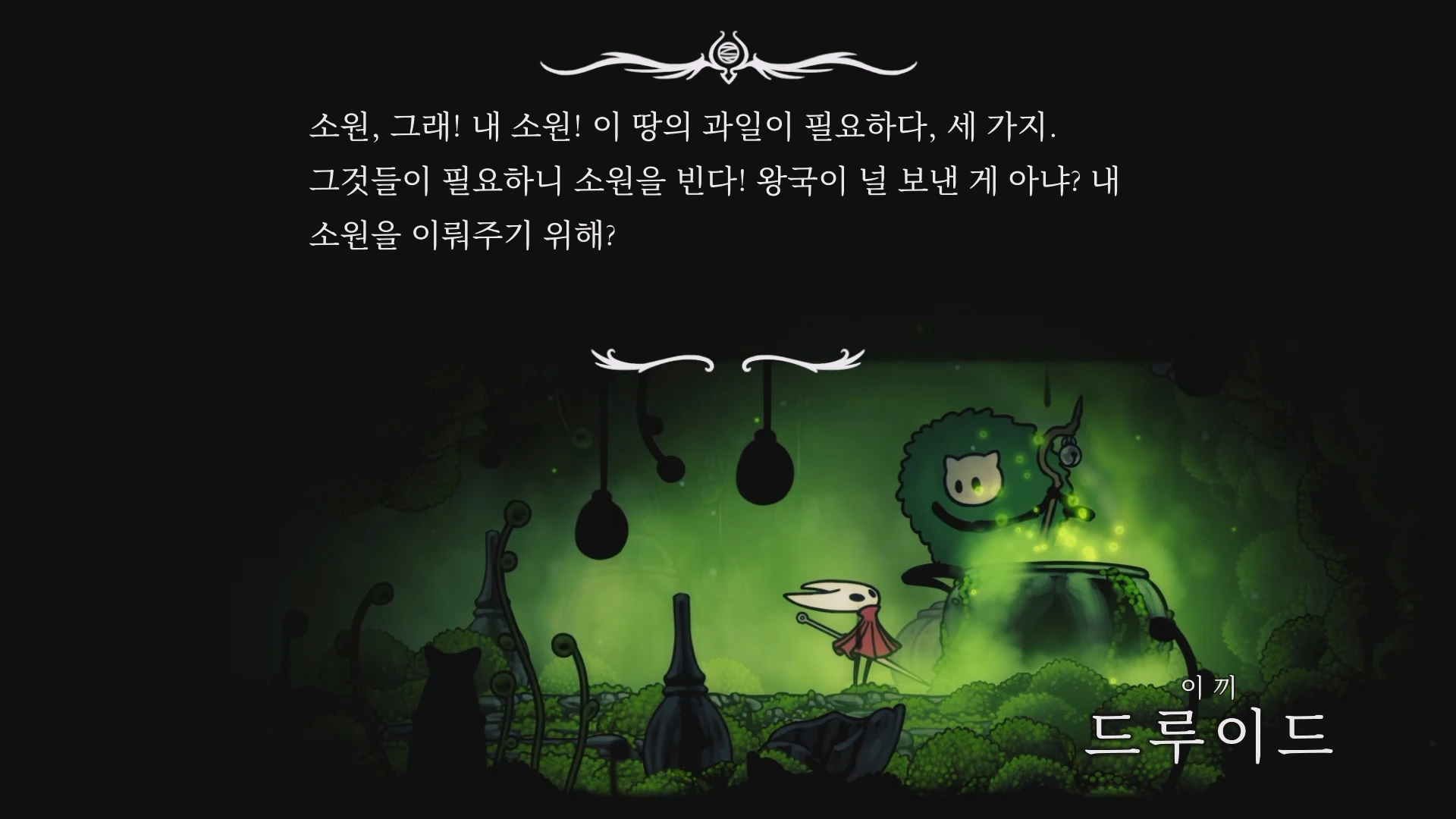
Task: Expand the first dialogue line about fruits
Action: (x=682, y=125)
